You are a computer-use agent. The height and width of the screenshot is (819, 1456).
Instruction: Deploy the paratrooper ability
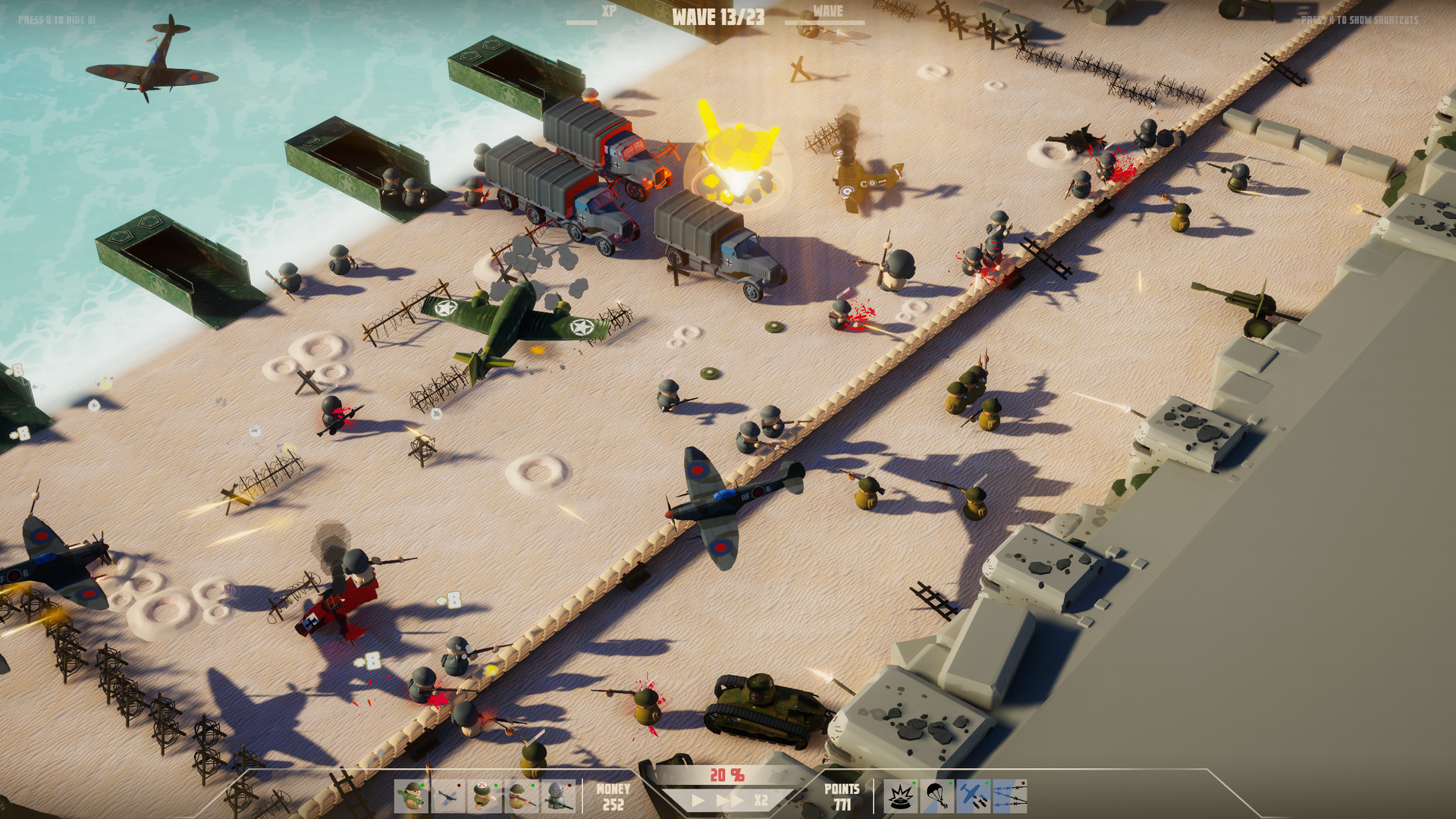(x=937, y=795)
